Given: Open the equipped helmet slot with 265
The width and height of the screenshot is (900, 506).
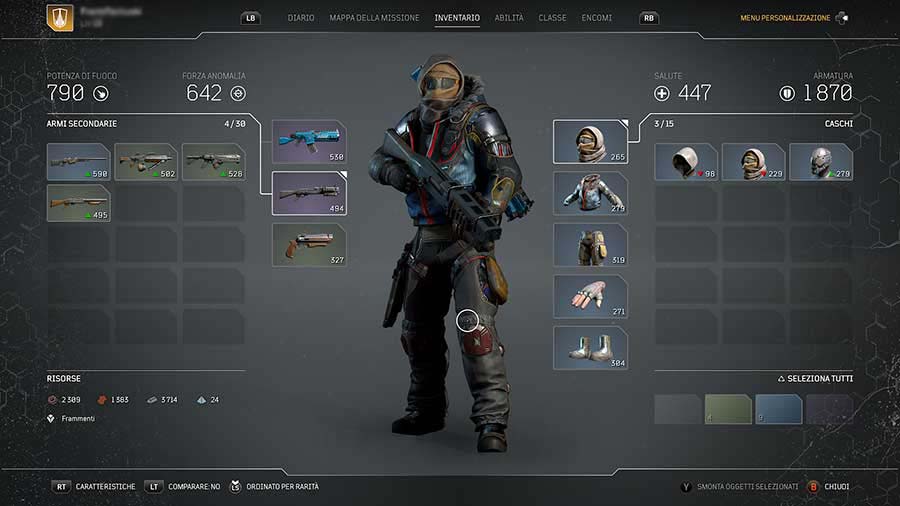Looking at the screenshot, I should pyautogui.click(x=590, y=142).
